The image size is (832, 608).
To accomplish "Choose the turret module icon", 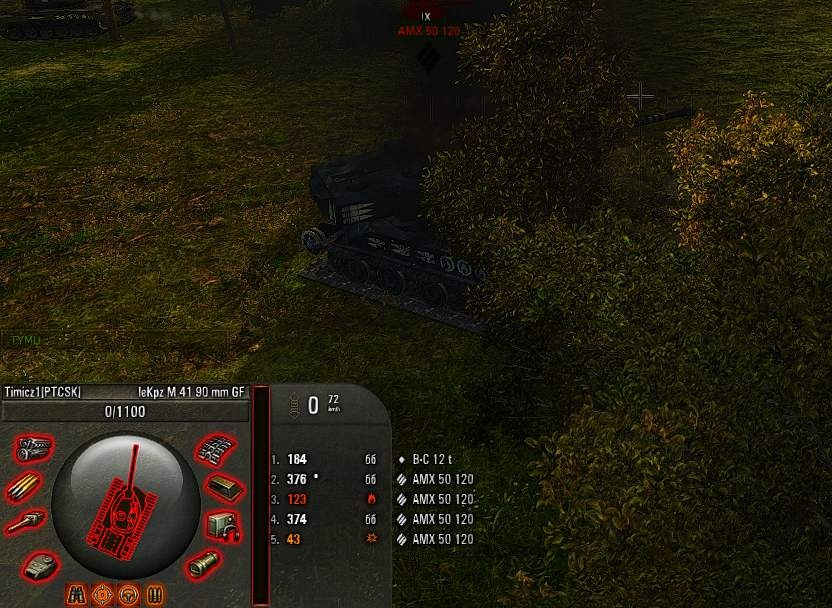I will point(39,565).
